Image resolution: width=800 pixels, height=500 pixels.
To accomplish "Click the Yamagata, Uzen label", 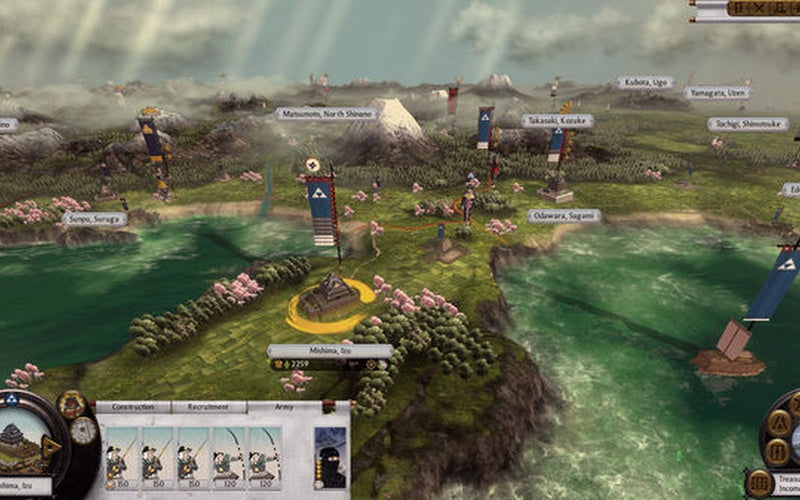I will pyautogui.click(x=717, y=92).
